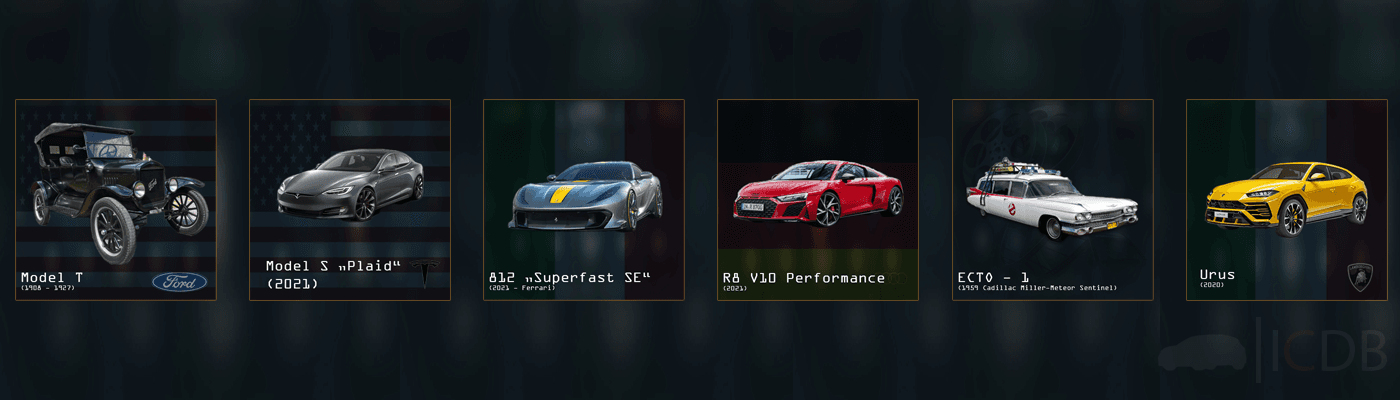Choose the Lamborghini Urus card

coord(1286,200)
